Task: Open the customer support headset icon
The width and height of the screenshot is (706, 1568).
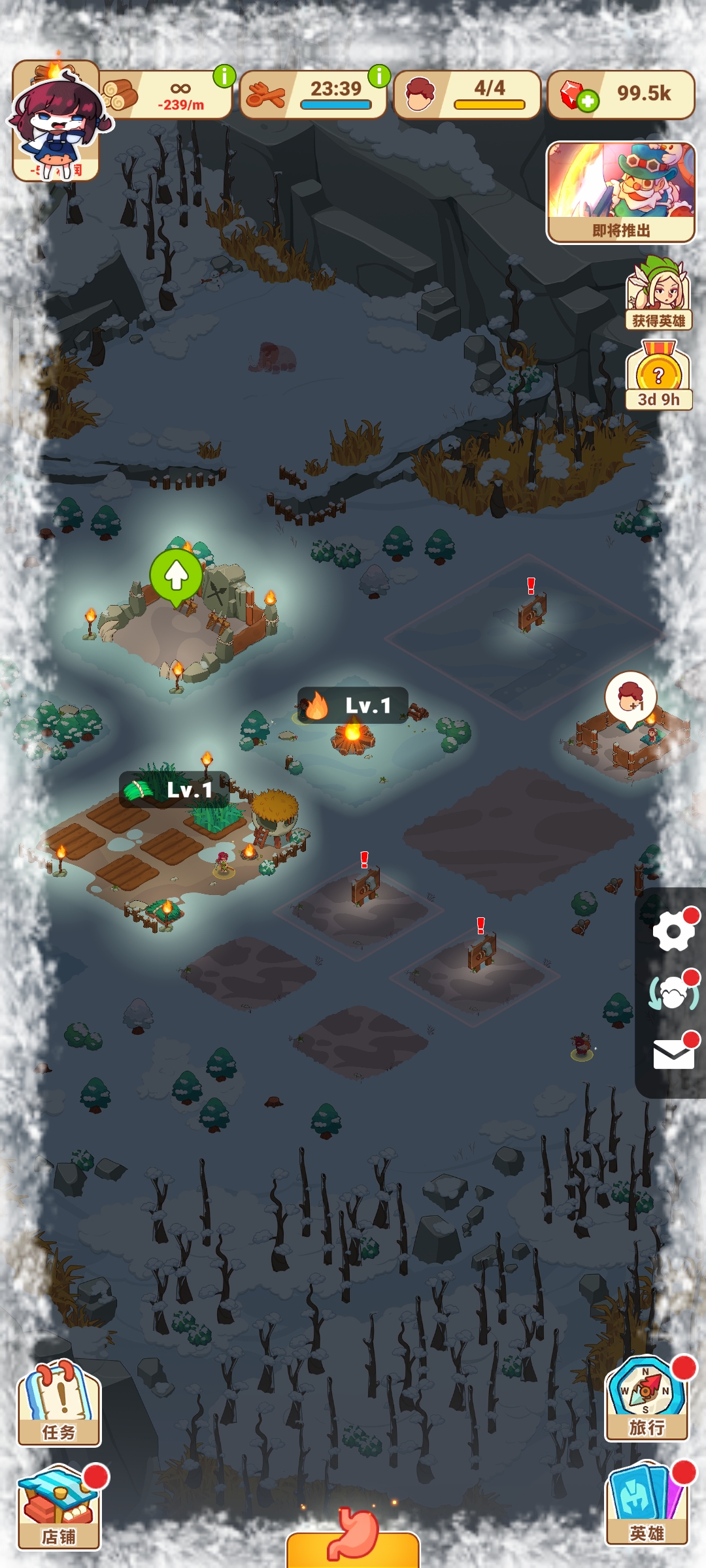Action: pyautogui.click(x=673, y=993)
